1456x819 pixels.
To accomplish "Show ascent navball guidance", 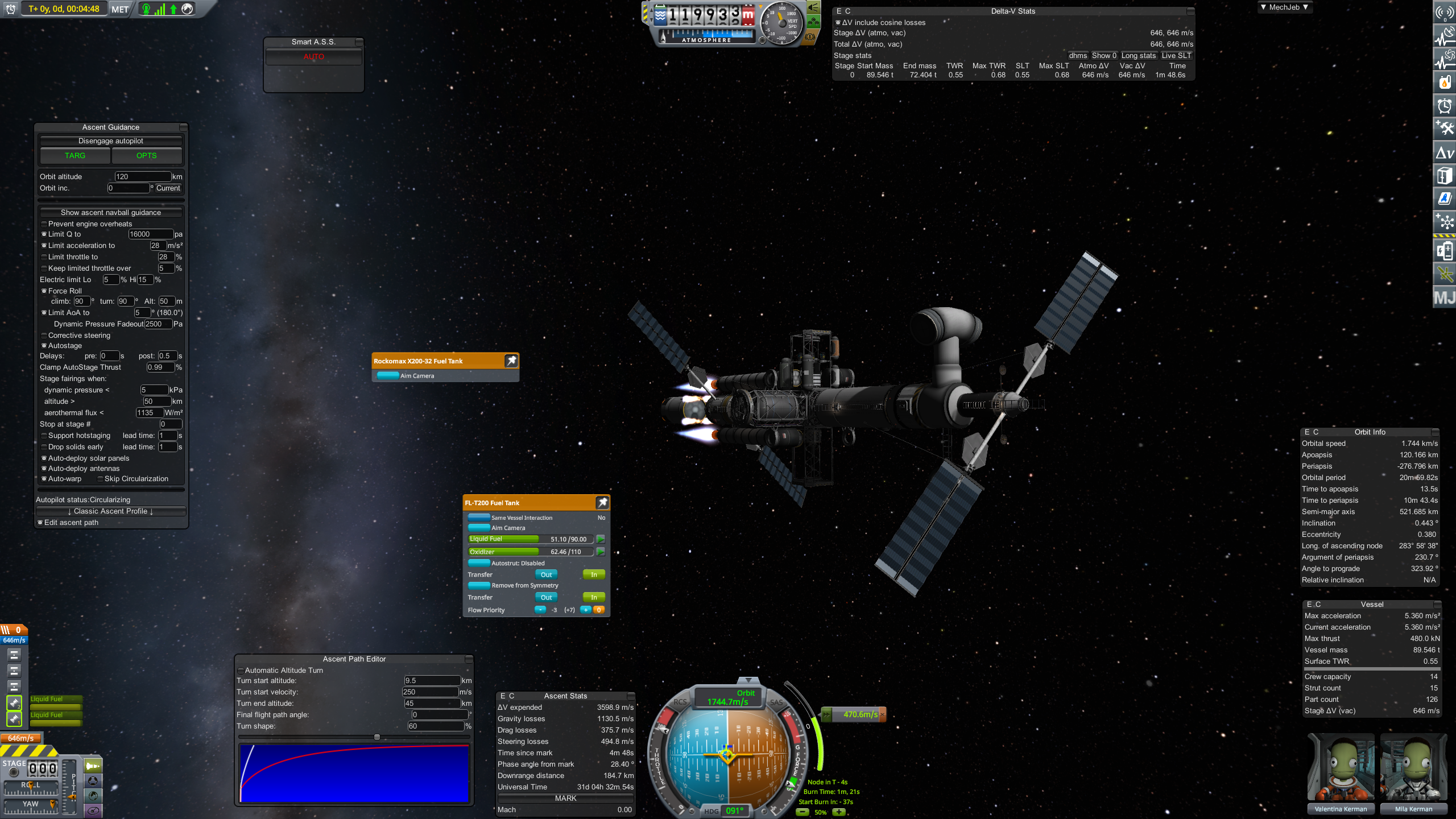I will (111, 213).
